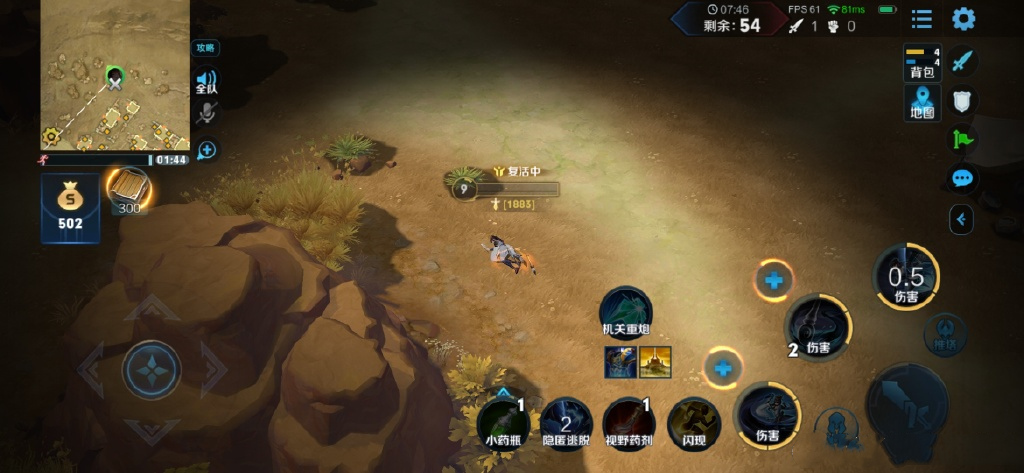Screen dimensions: 1024x473
Task: Open the gold shop showing 502
Action: click(70, 208)
